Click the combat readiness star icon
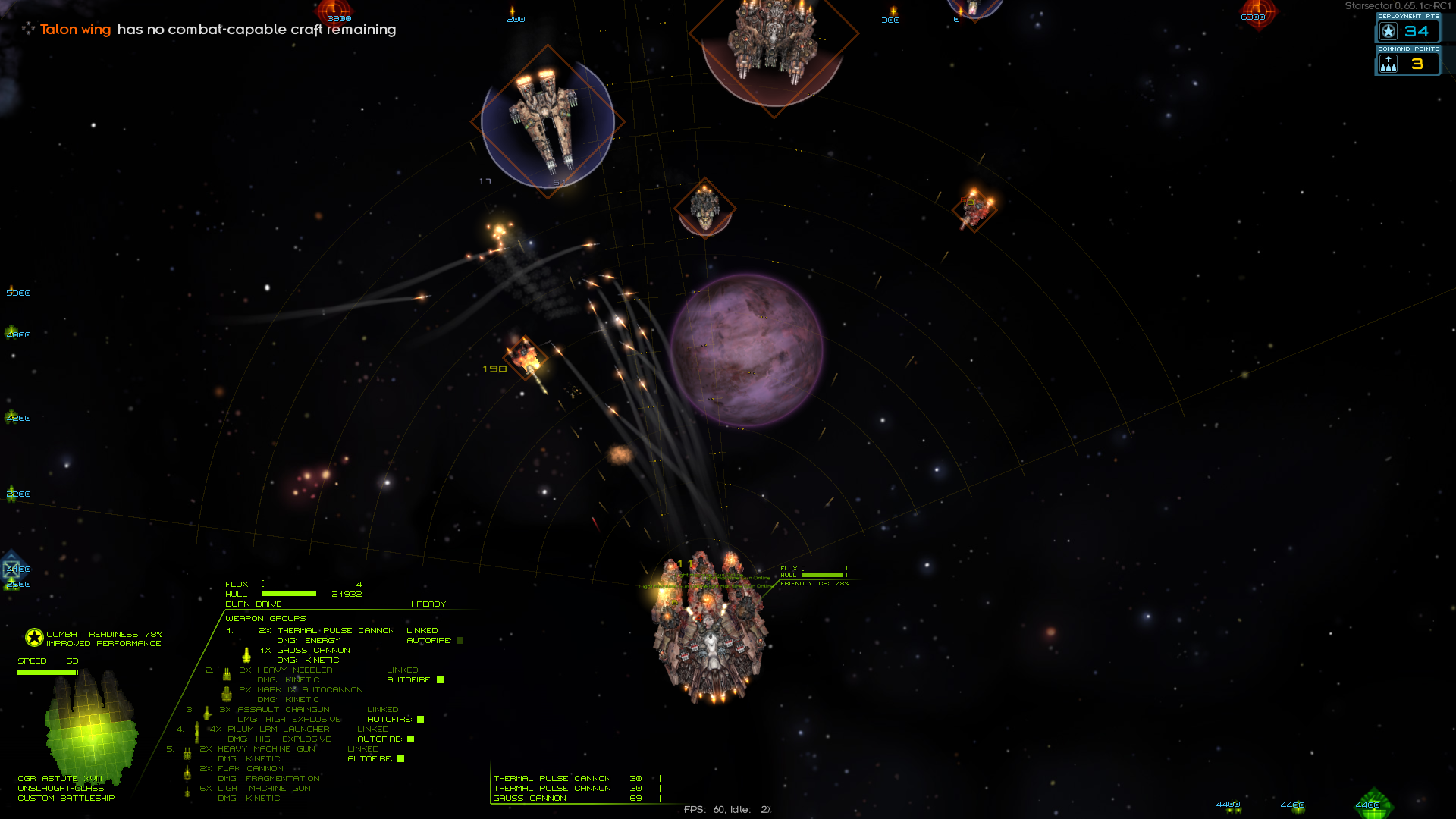The height and width of the screenshot is (819, 1456). (x=34, y=638)
